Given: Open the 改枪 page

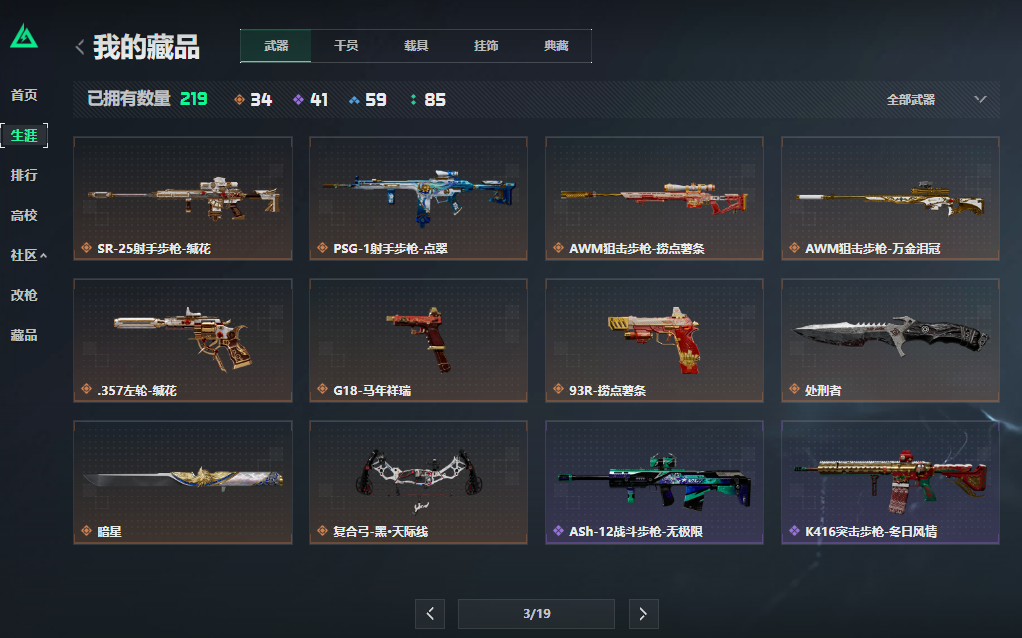Looking at the screenshot, I should click(24, 295).
